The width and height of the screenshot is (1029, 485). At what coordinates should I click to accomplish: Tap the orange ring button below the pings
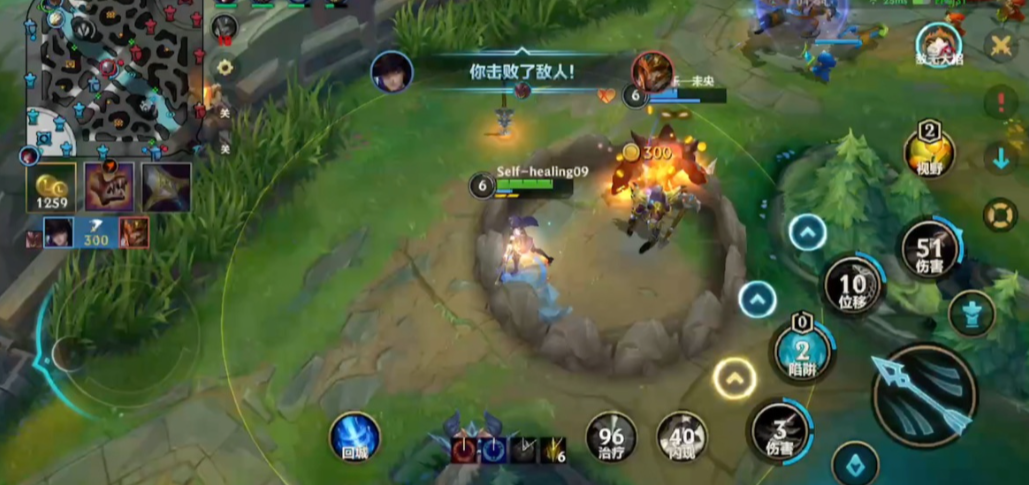point(1000,214)
